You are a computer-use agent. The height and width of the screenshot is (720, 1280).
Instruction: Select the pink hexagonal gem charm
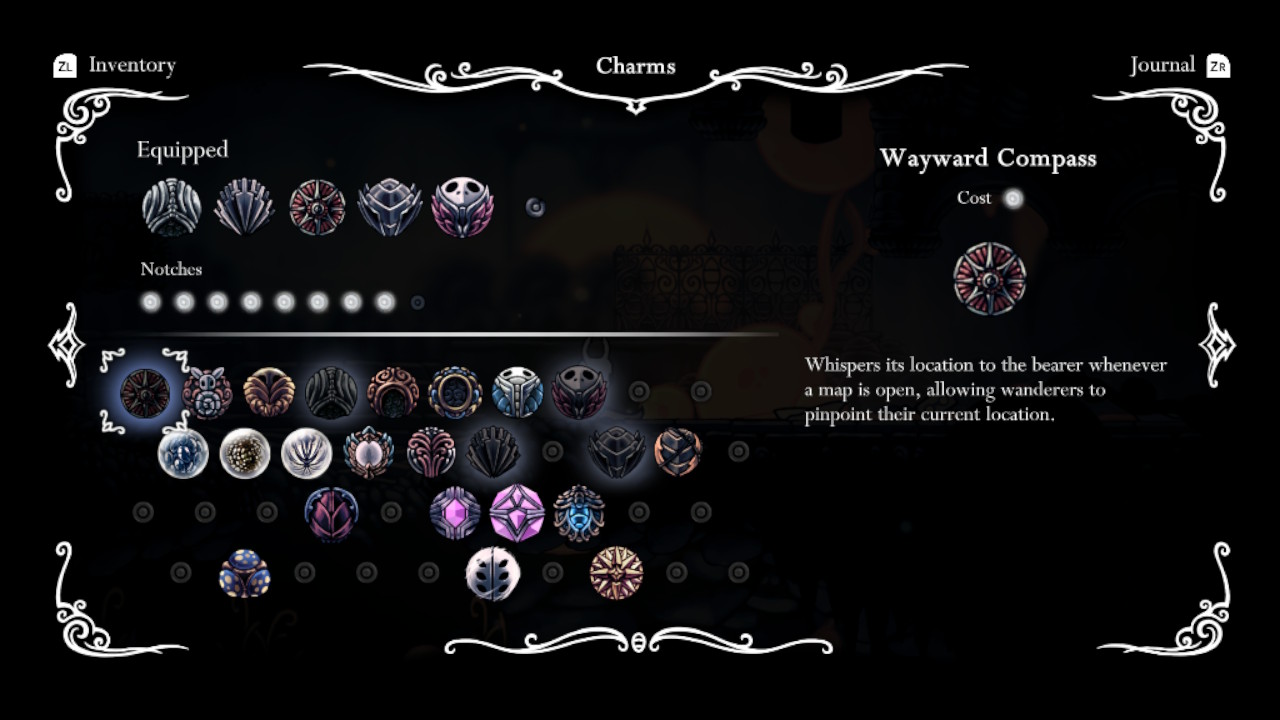pyautogui.click(x=456, y=512)
